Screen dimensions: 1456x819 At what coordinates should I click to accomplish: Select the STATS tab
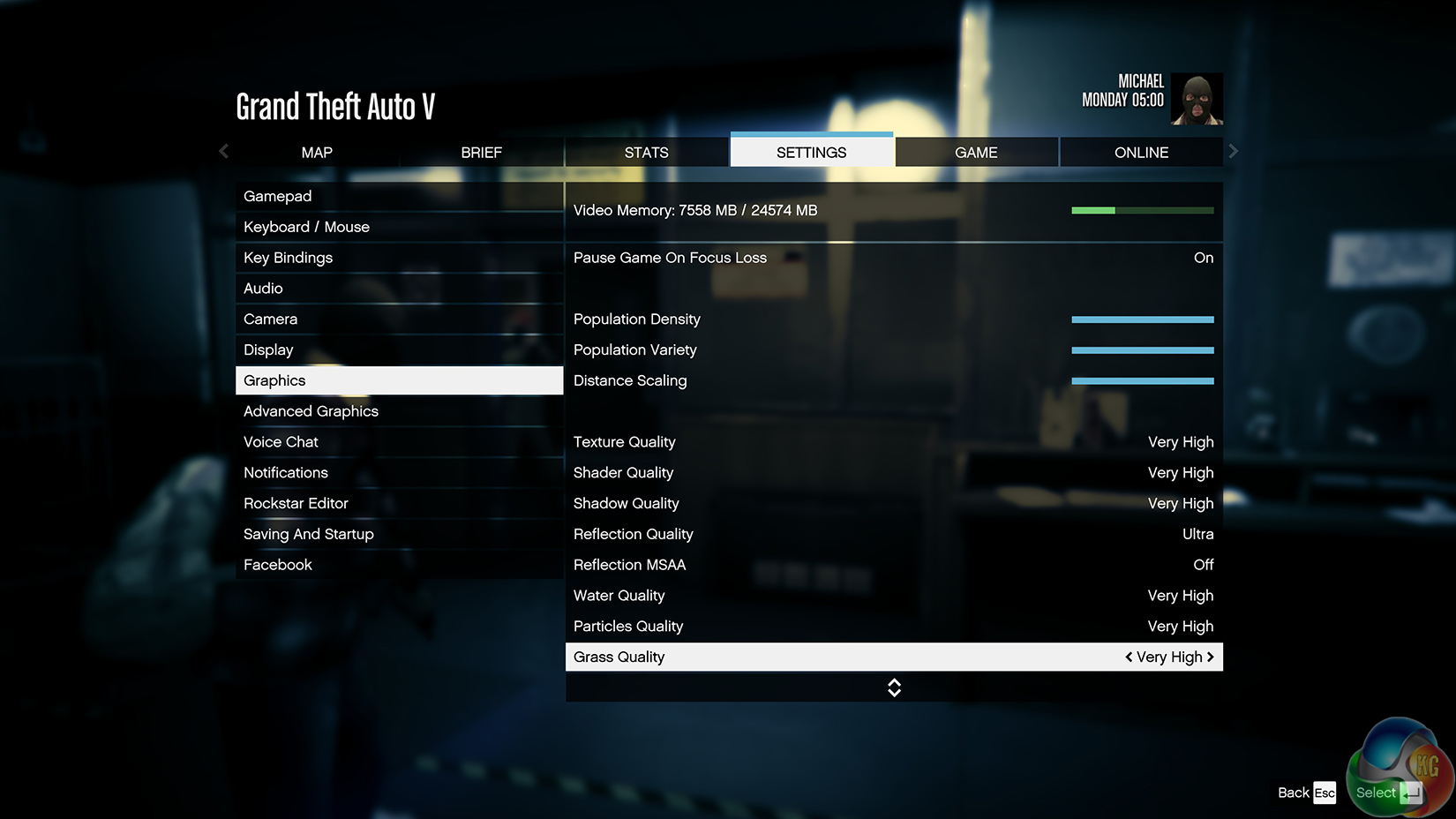tap(646, 153)
